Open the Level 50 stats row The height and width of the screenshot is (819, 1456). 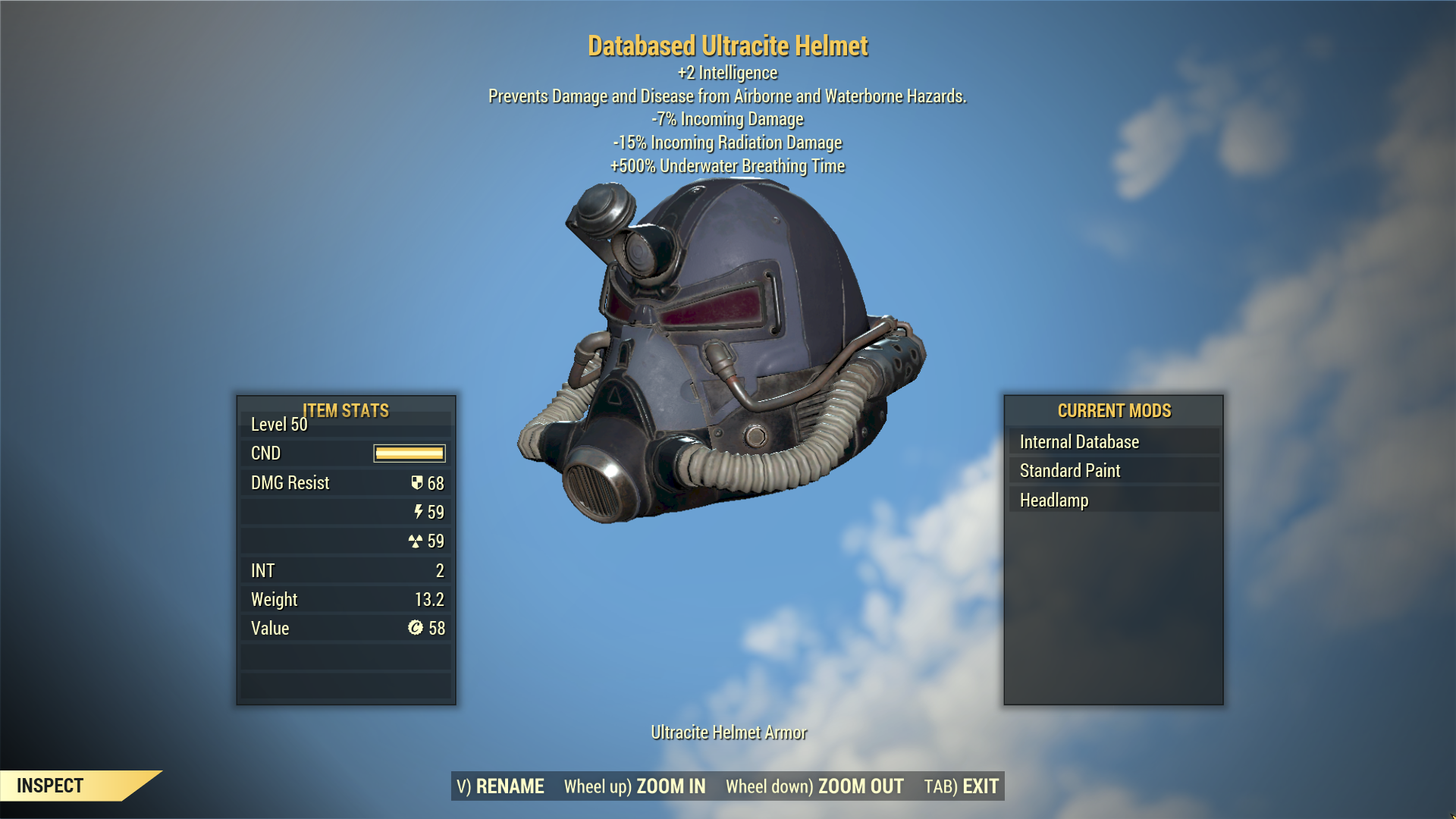pyautogui.click(x=278, y=425)
